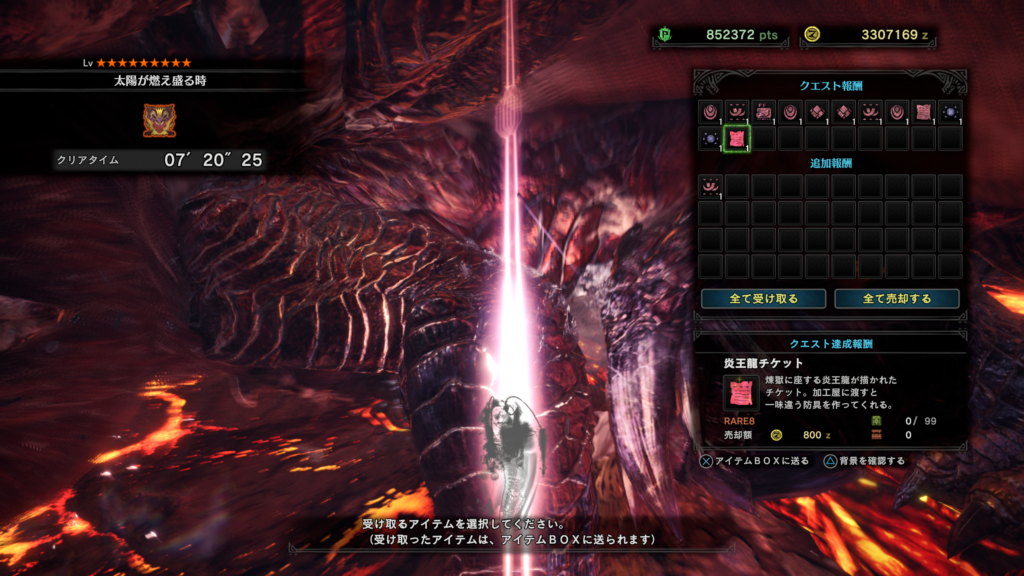Pick the green-highlighted 炎王龍チケット reward slot
Viewport: 1024px width, 576px height.
click(736, 138)
